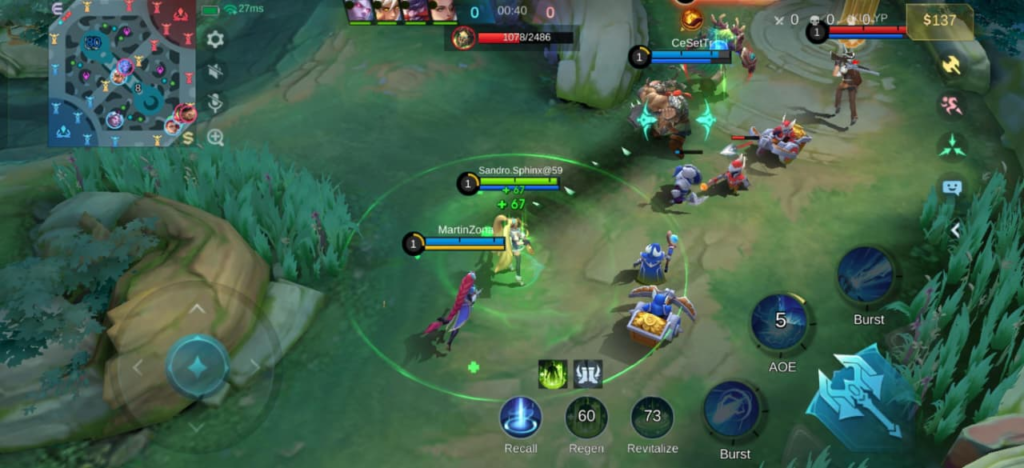
Task: Open the settings gear beside the minimap
Action: 215,39
